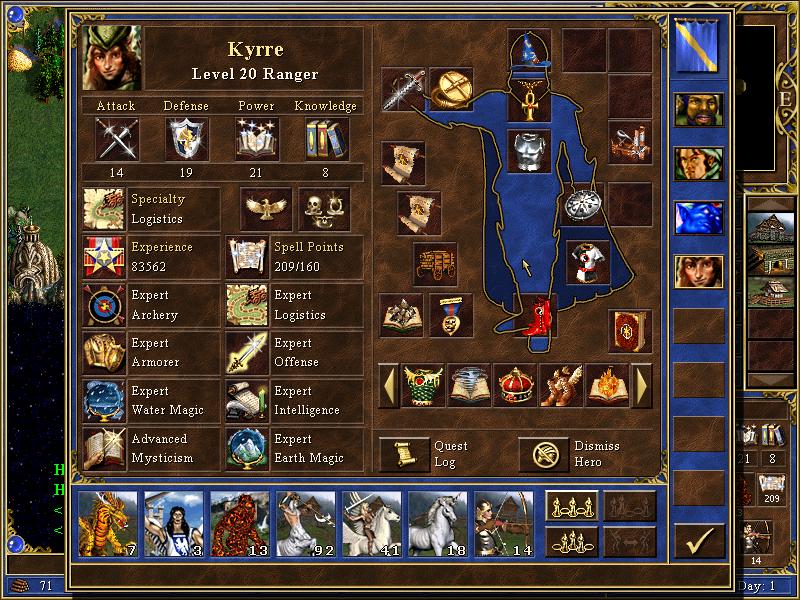
Task: Select the crown artifact in the backpack
Action: (x=515, y=384)
